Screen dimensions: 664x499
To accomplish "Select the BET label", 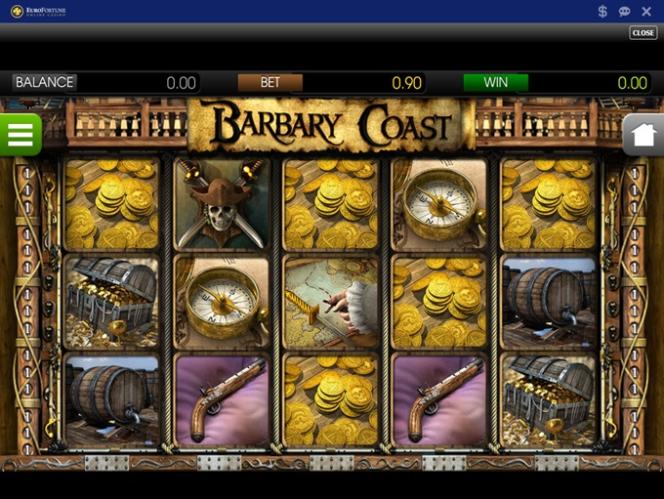I will (x=270, y=83).
